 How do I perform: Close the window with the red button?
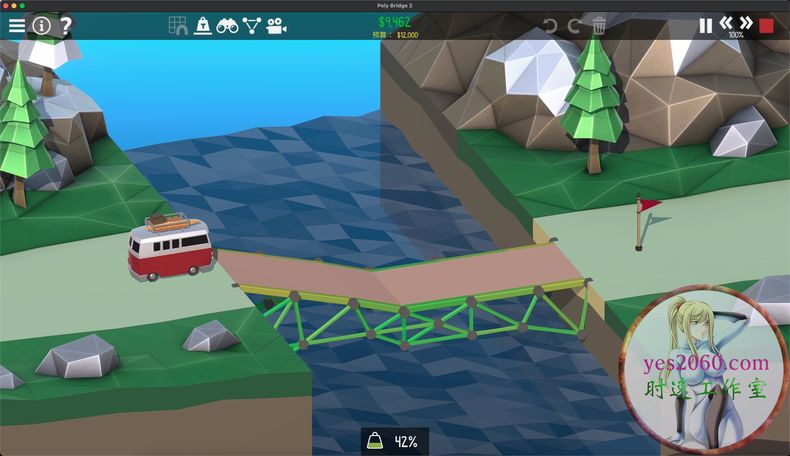pyautogui.click(x=6, y=5)
